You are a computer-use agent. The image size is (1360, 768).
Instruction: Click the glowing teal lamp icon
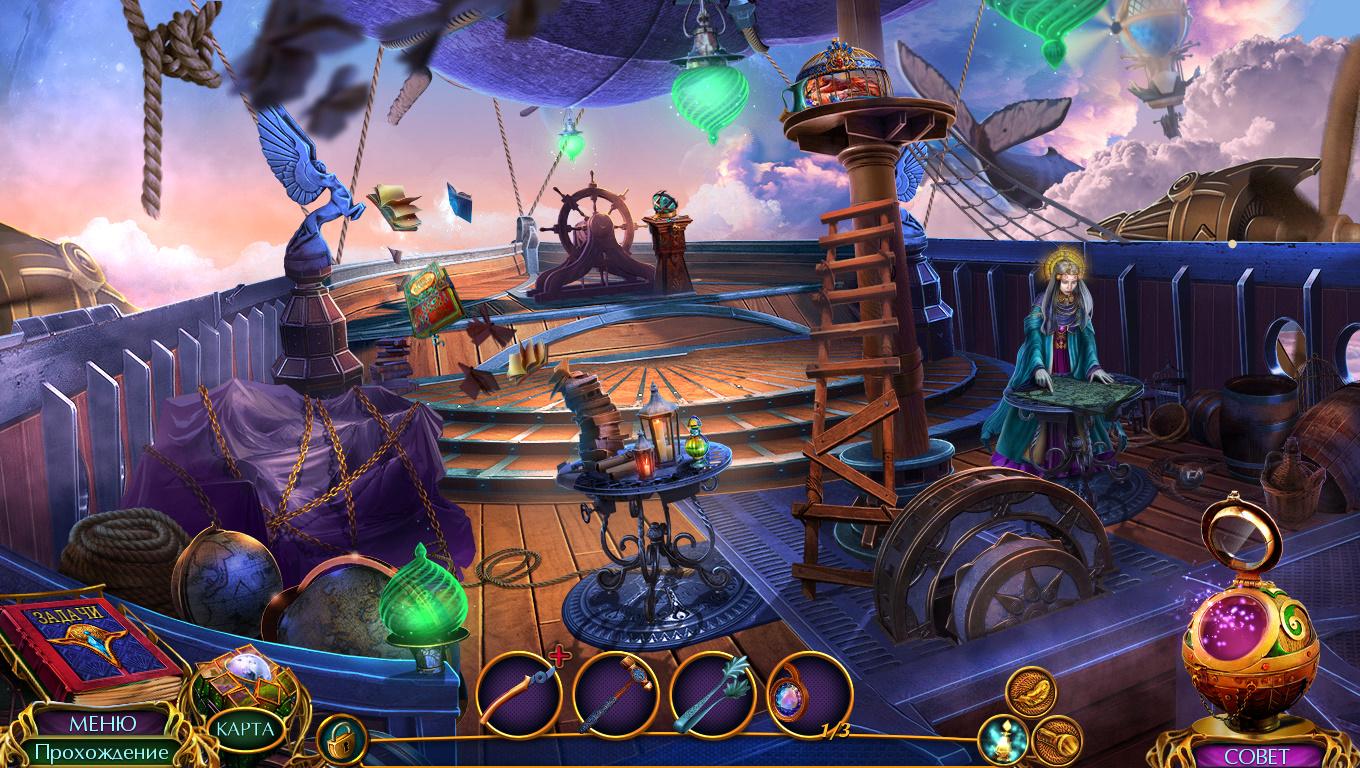[x=1001, y=739]
